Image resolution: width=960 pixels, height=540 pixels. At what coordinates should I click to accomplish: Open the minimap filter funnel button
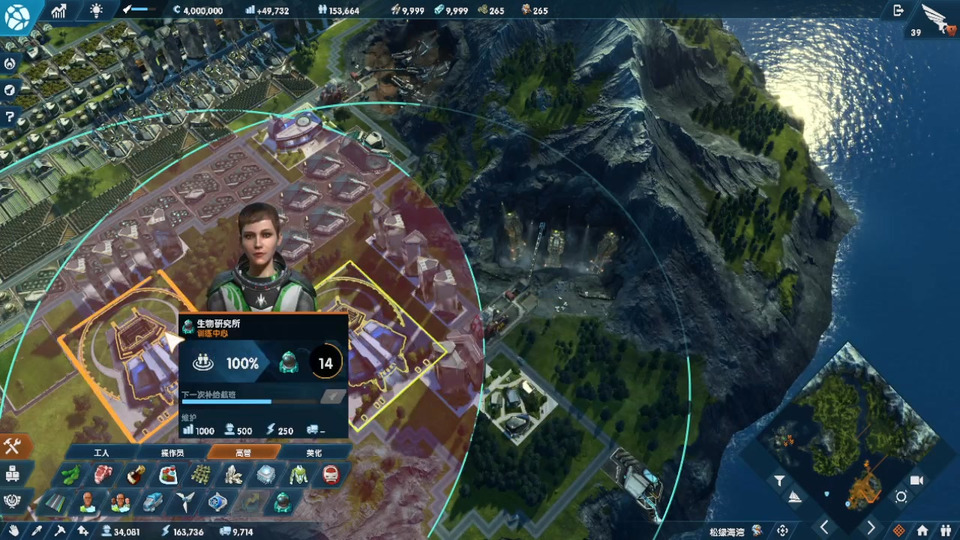[x=777, y=482]
